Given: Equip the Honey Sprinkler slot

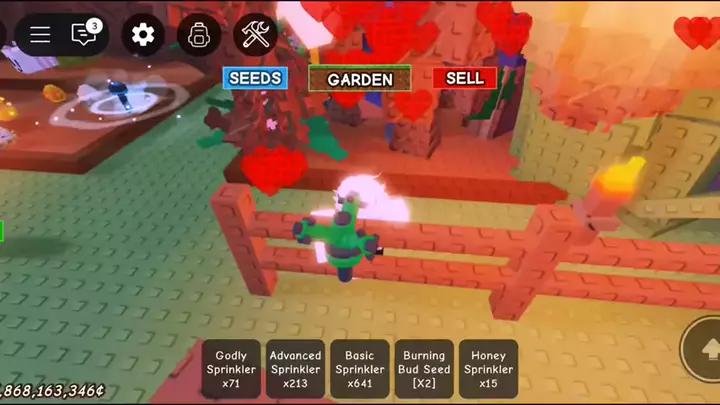Looking at the screenshot, I should [488, 369].
